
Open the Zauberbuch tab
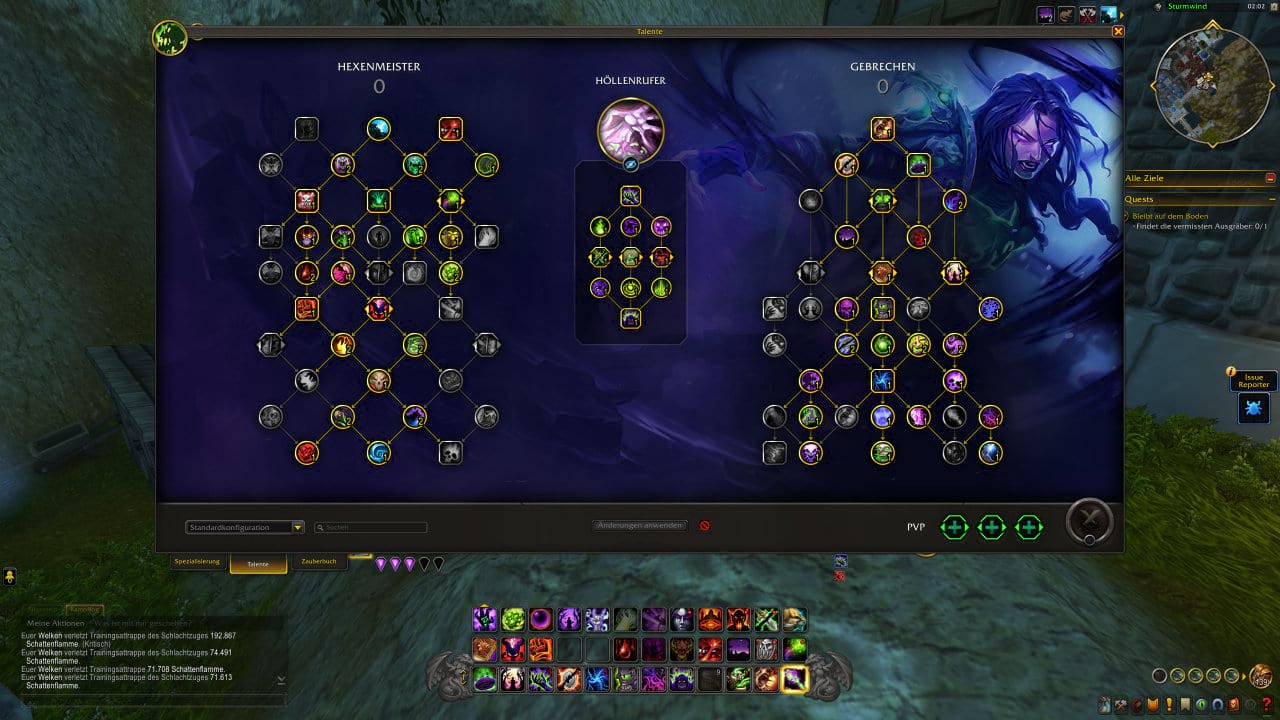[320, 562]
